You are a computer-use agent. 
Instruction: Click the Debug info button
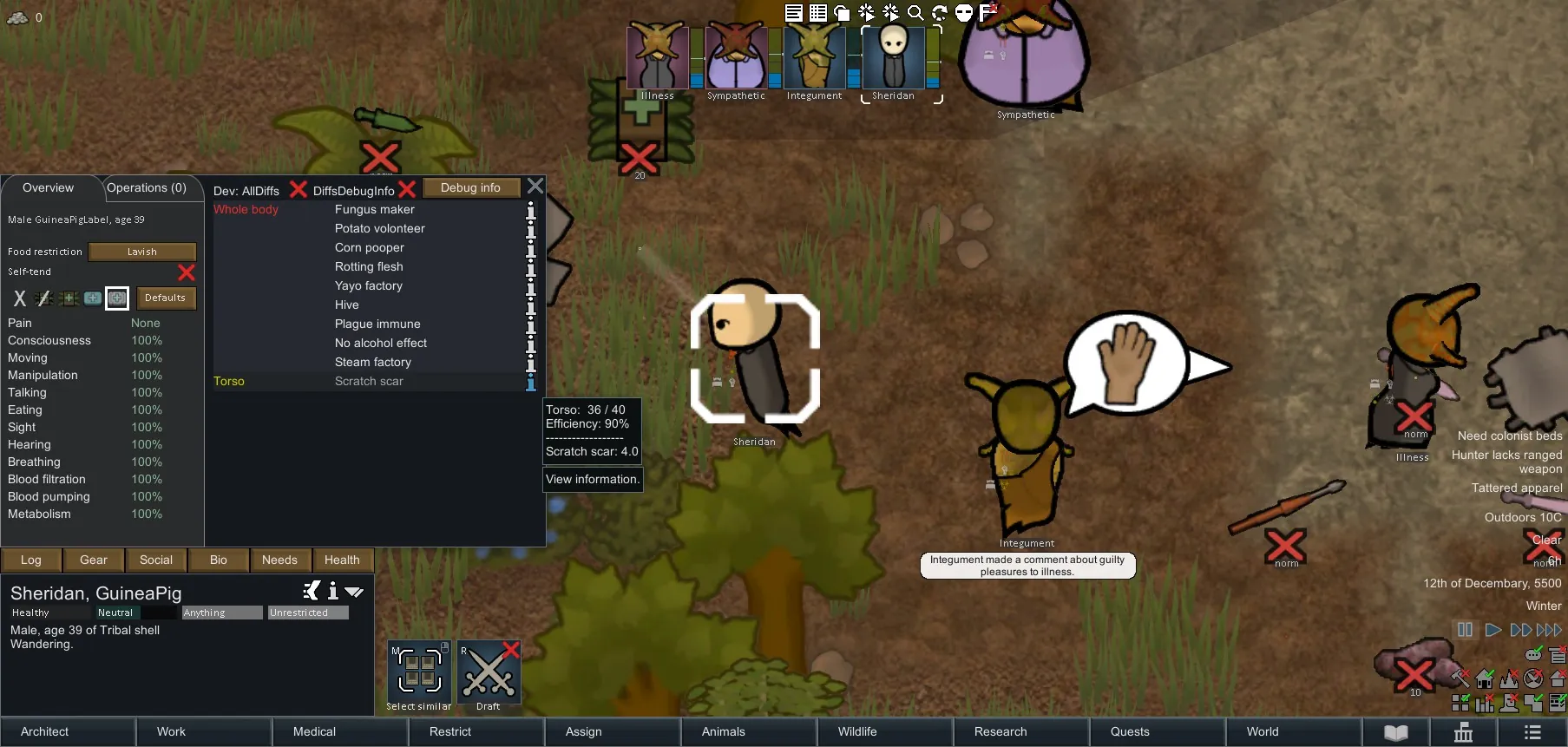pos(470,187)
